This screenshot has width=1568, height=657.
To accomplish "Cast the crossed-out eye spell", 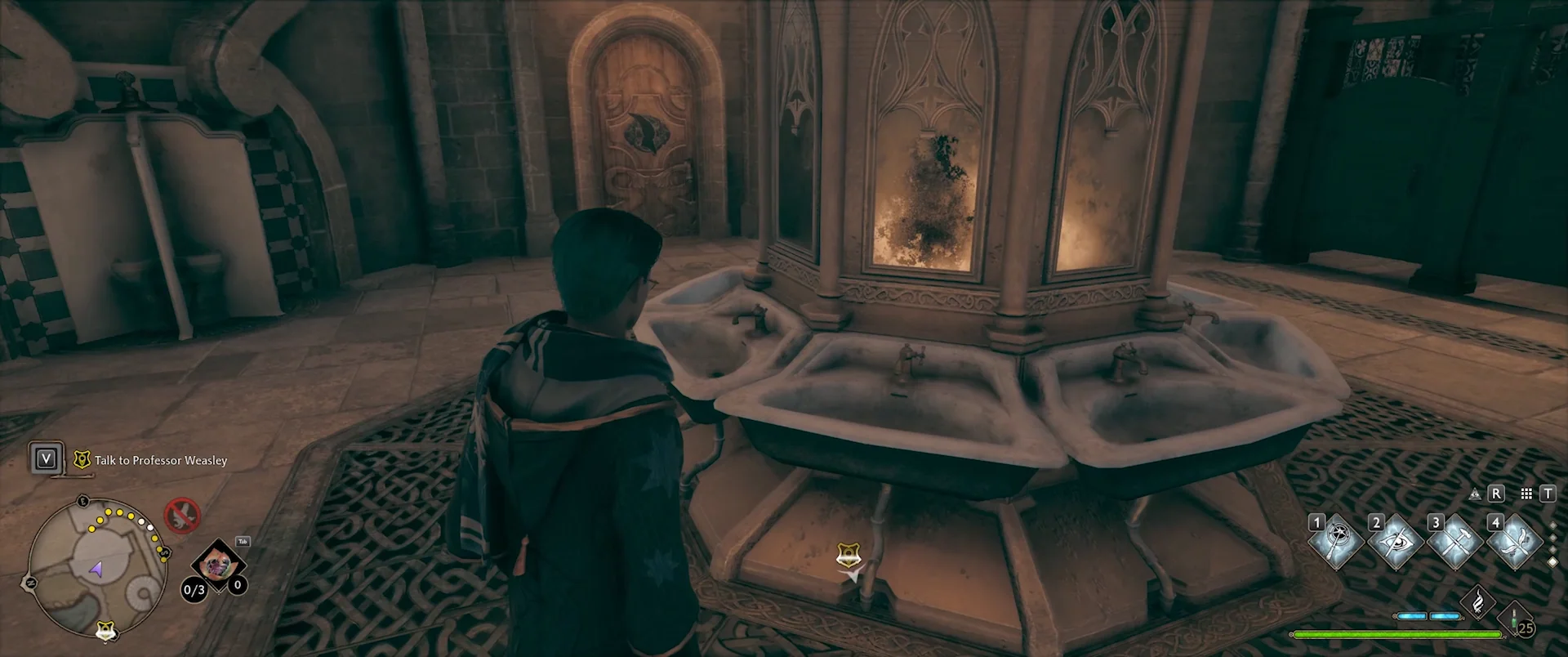I will 1396,543.
